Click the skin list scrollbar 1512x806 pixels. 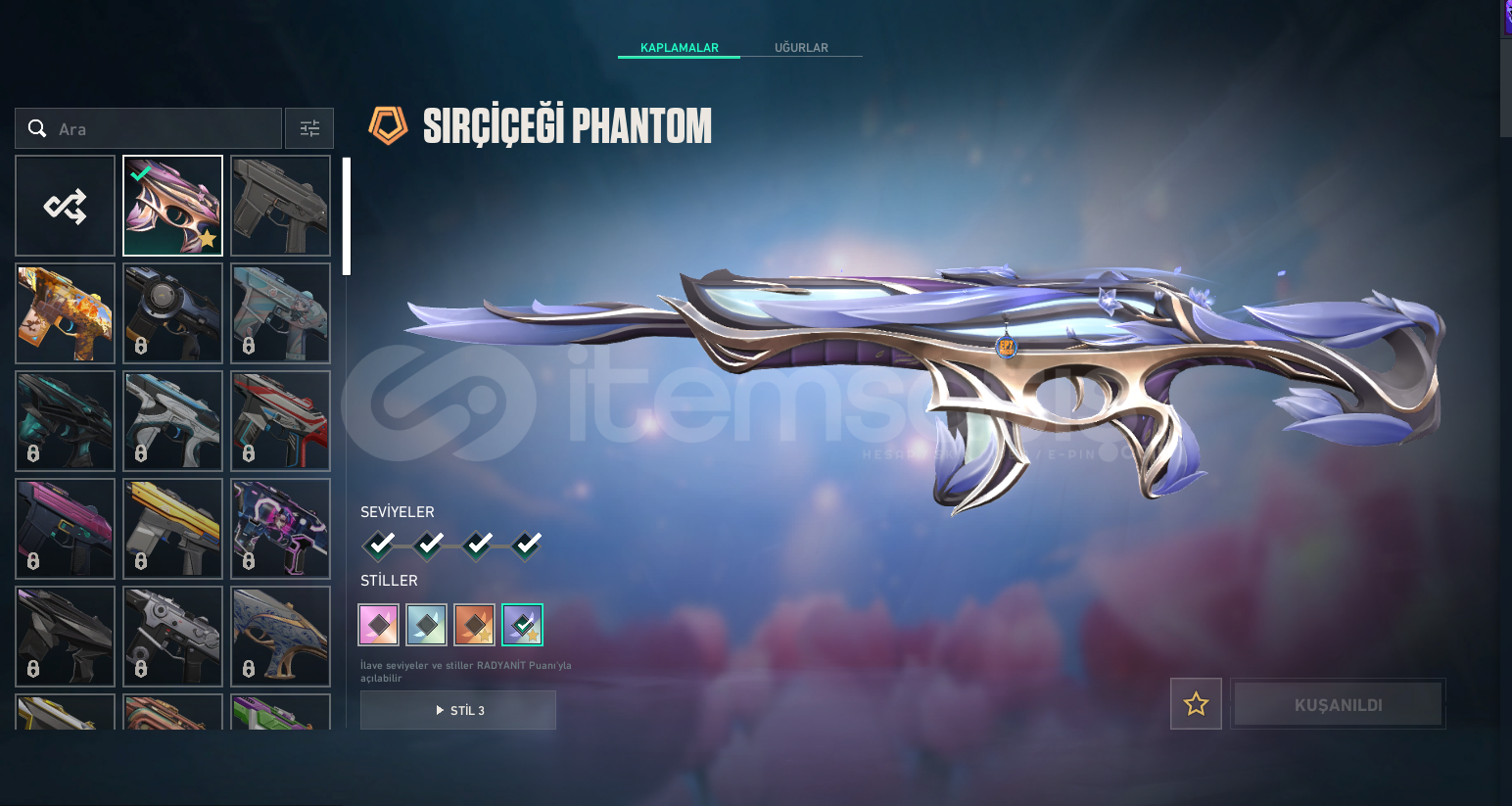(x=346, y=216)
